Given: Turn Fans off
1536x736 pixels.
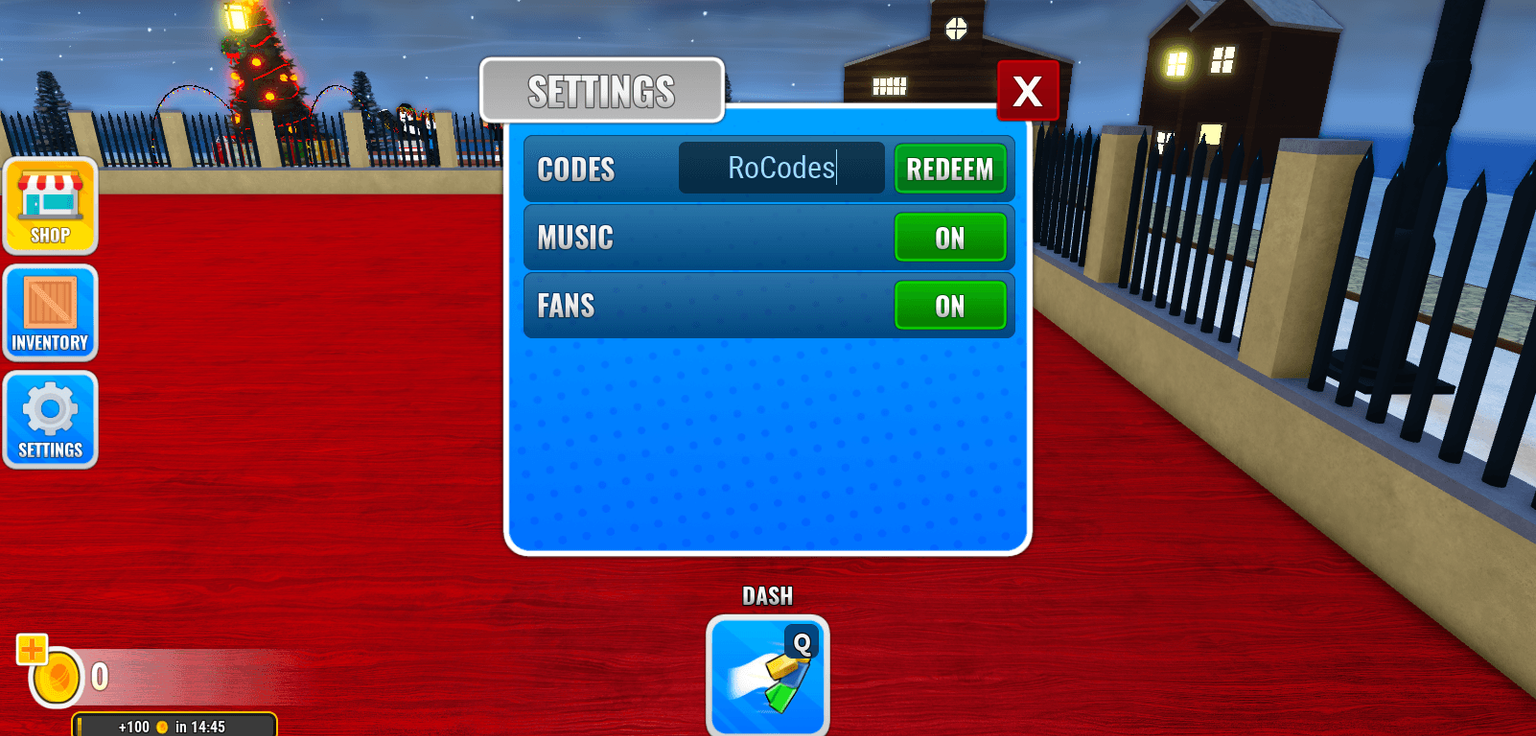Looking at the screenshot, I should pos(951,305).
